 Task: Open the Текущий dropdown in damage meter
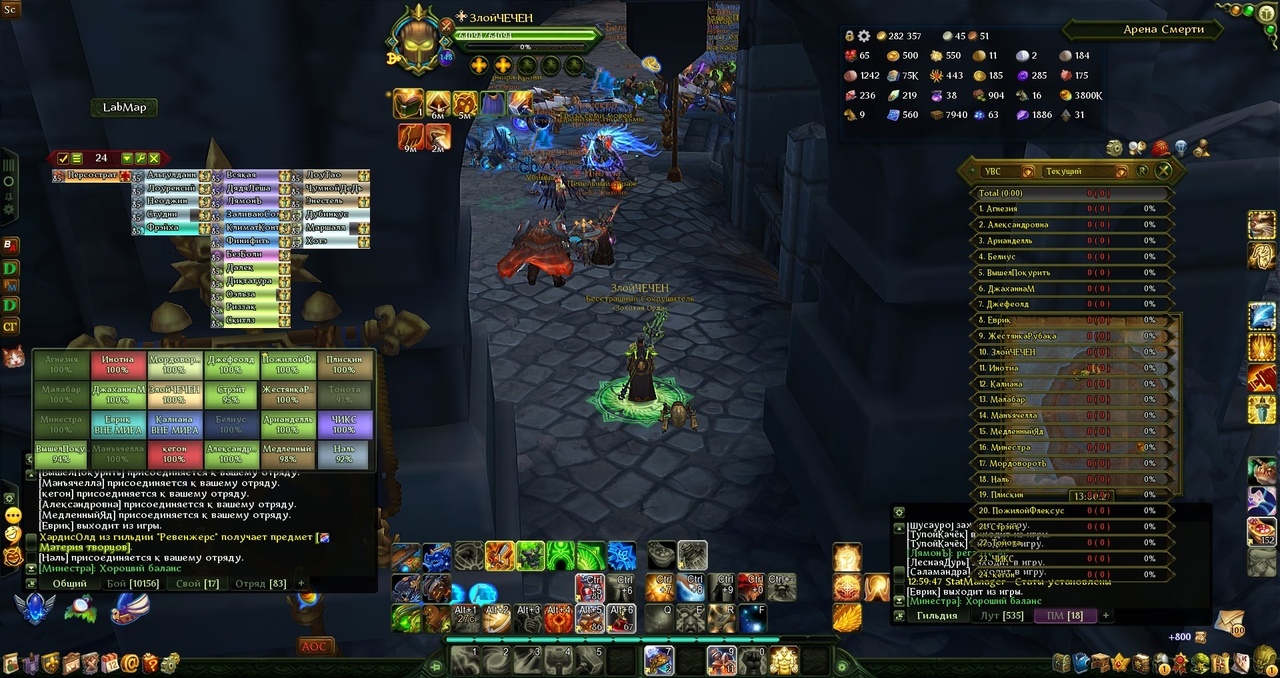1076,171
